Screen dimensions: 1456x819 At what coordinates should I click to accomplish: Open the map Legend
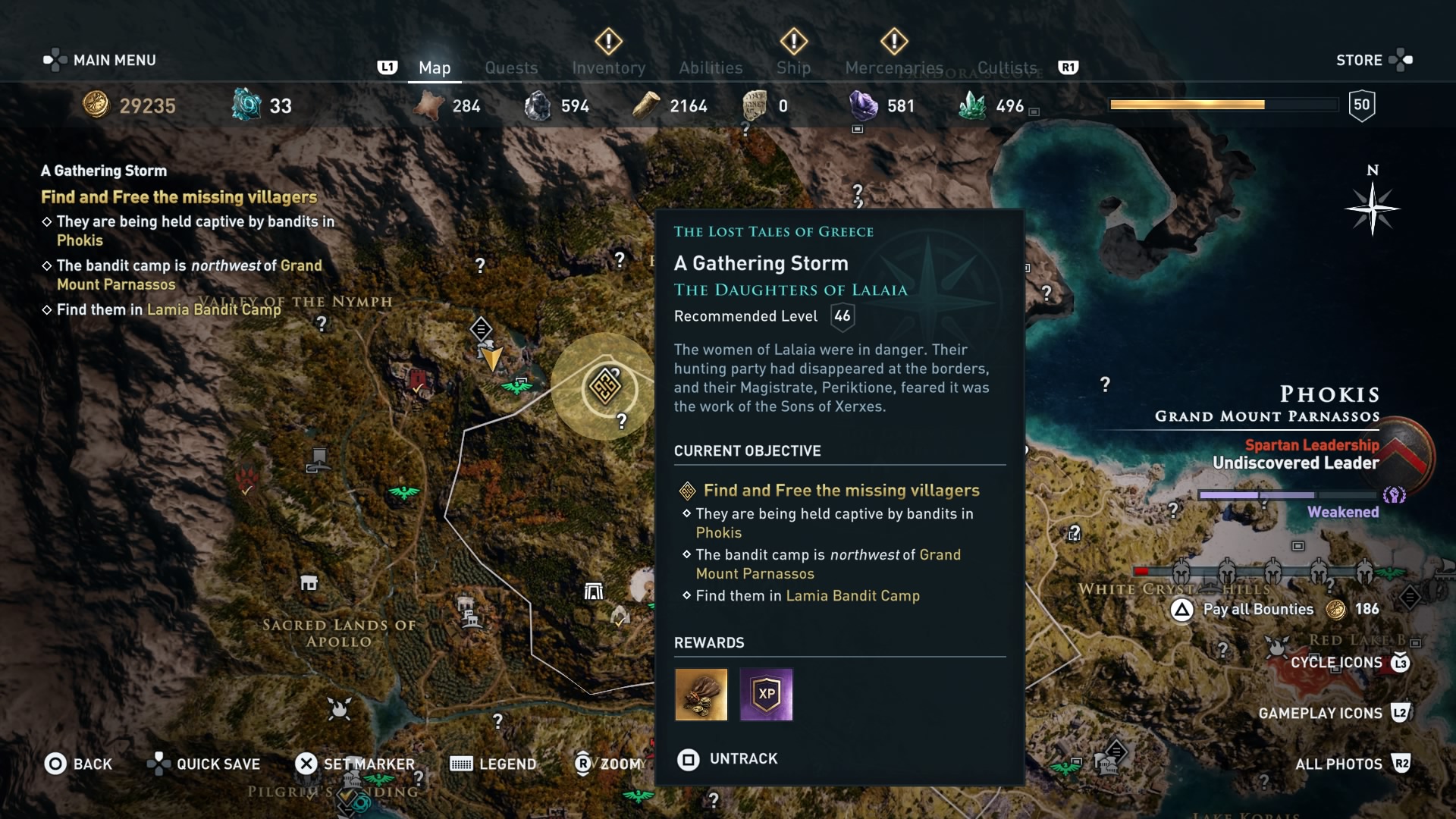pos(493,764)
